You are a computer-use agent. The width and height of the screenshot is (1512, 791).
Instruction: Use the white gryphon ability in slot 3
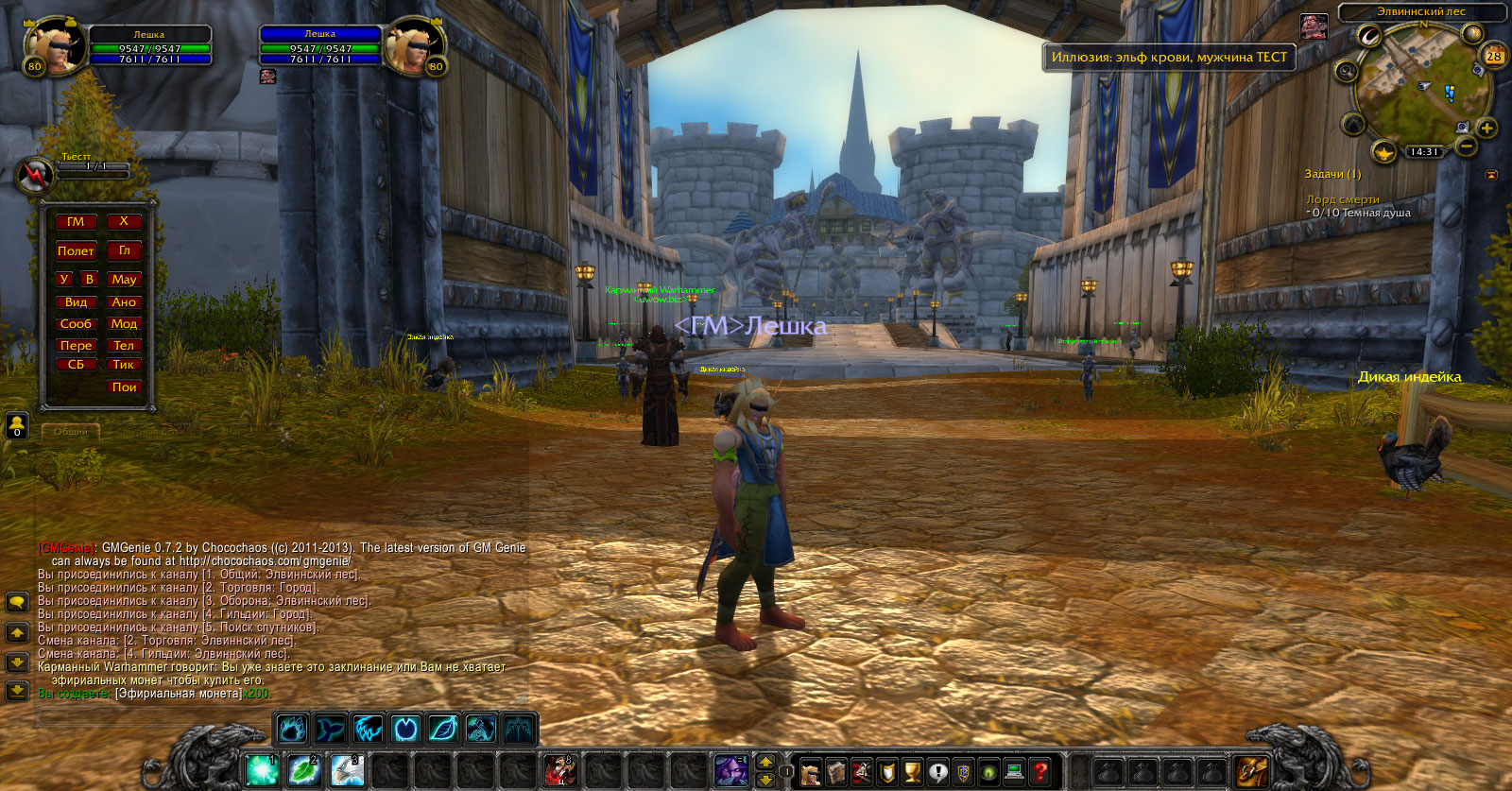pyautogui.click(x=347, y=770)
